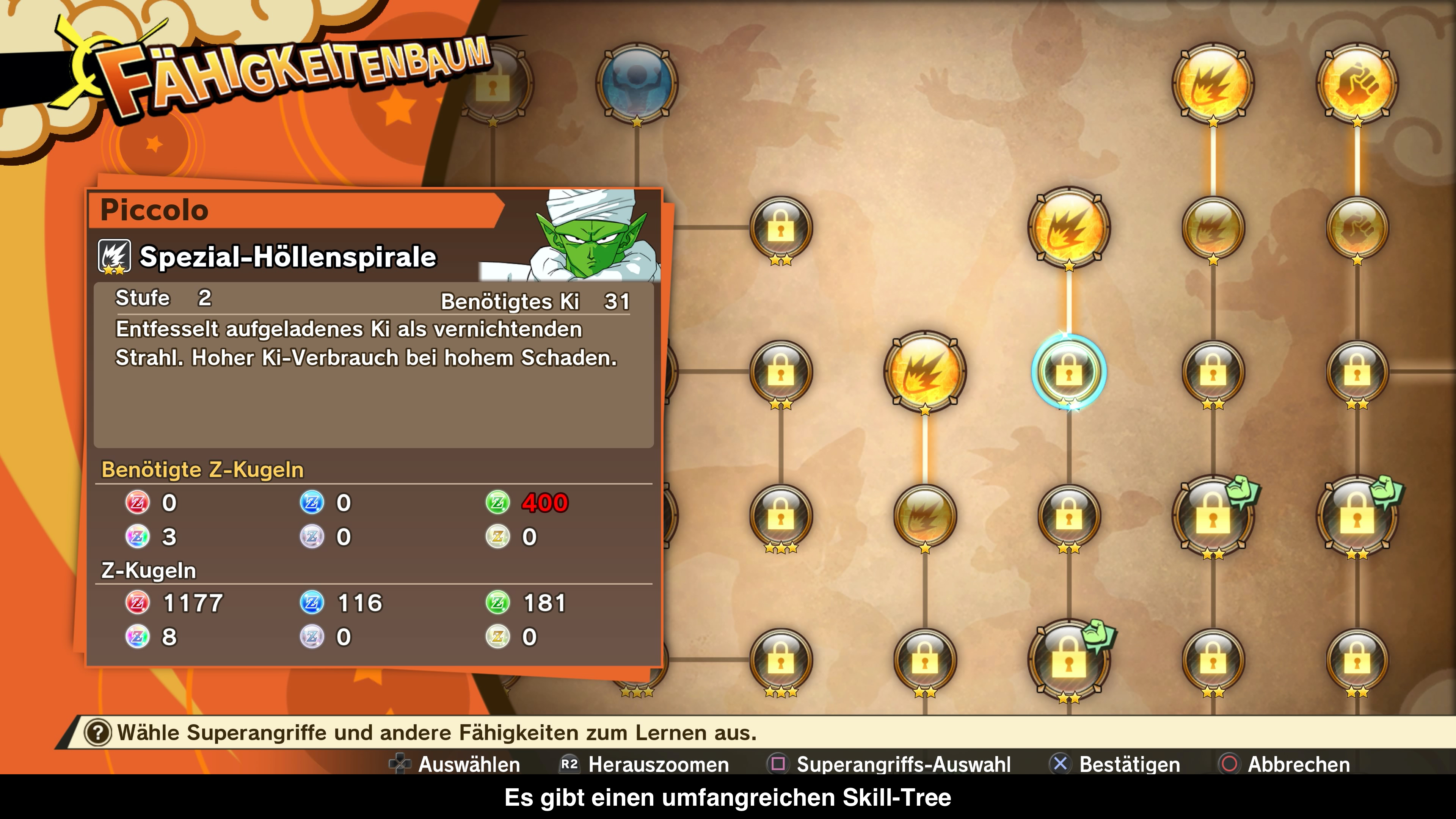Choose the cyan-highlighted locked skill node
Viewport: 1456px width, 819px height.
click(1068, 371)
